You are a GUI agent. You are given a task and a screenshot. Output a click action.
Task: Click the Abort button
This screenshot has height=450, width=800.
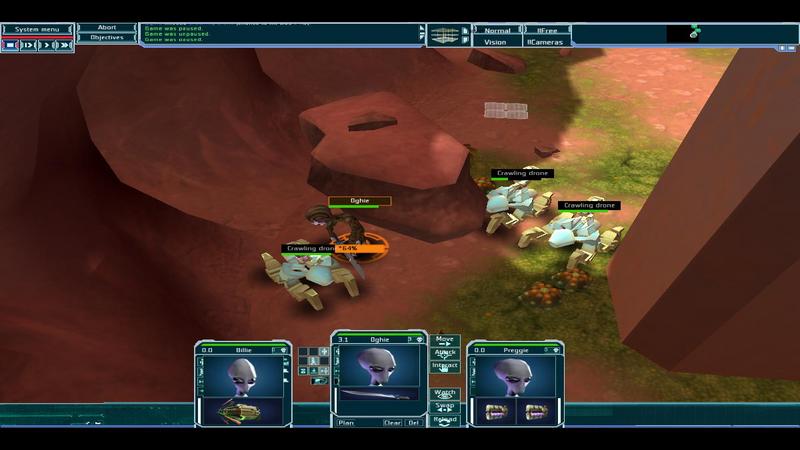coord(107,28)
